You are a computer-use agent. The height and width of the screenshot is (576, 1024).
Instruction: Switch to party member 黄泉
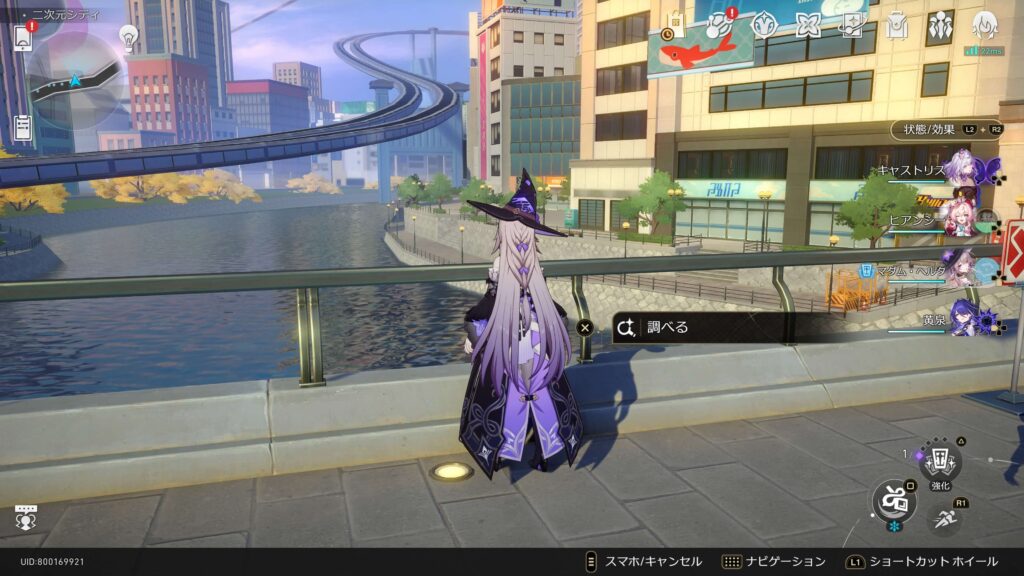(964, 318)
